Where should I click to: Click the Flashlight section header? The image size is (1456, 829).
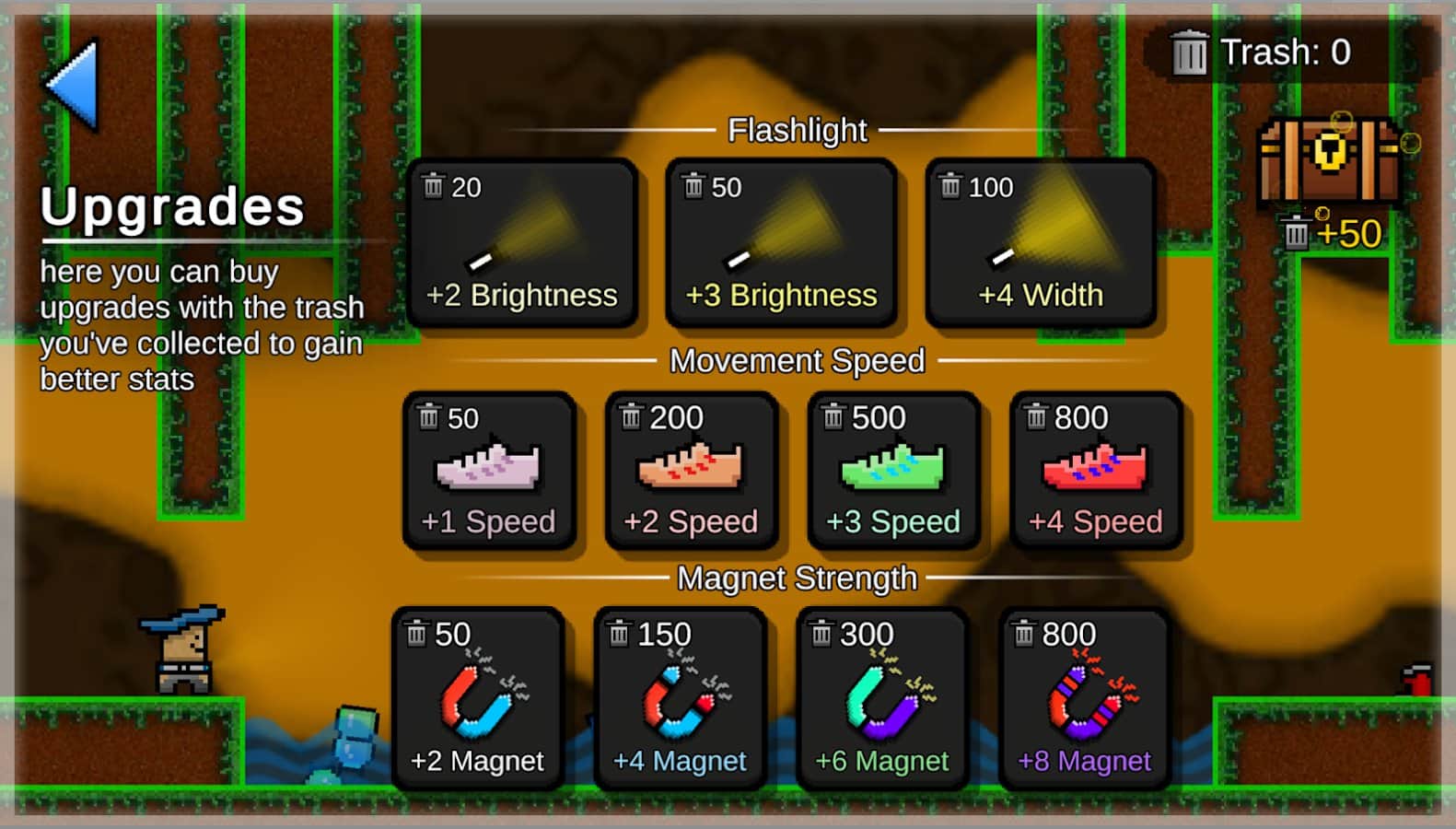(796, 130)
